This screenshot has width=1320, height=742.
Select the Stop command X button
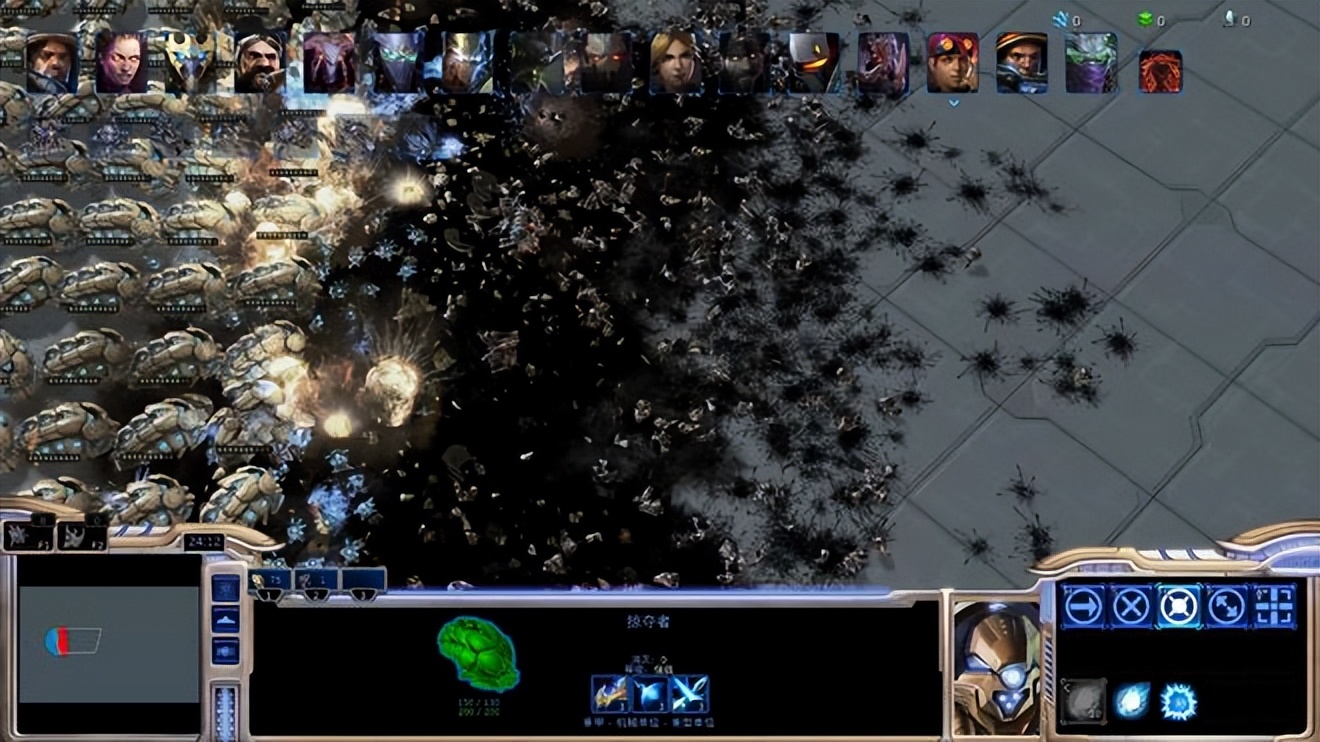point(1131,606)
